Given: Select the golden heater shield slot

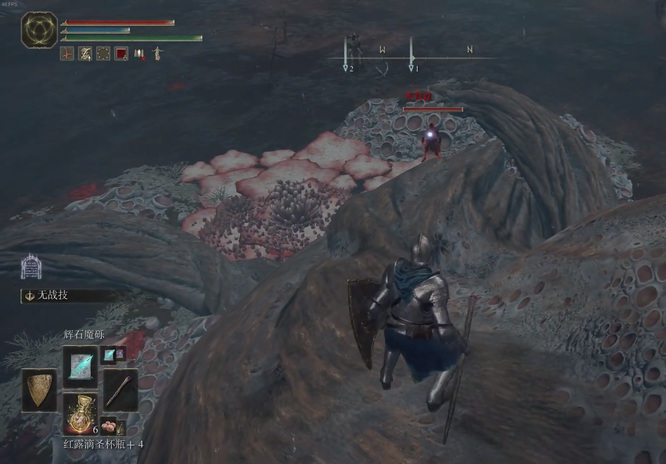Looking at the screenshot, I should [40, 389].
